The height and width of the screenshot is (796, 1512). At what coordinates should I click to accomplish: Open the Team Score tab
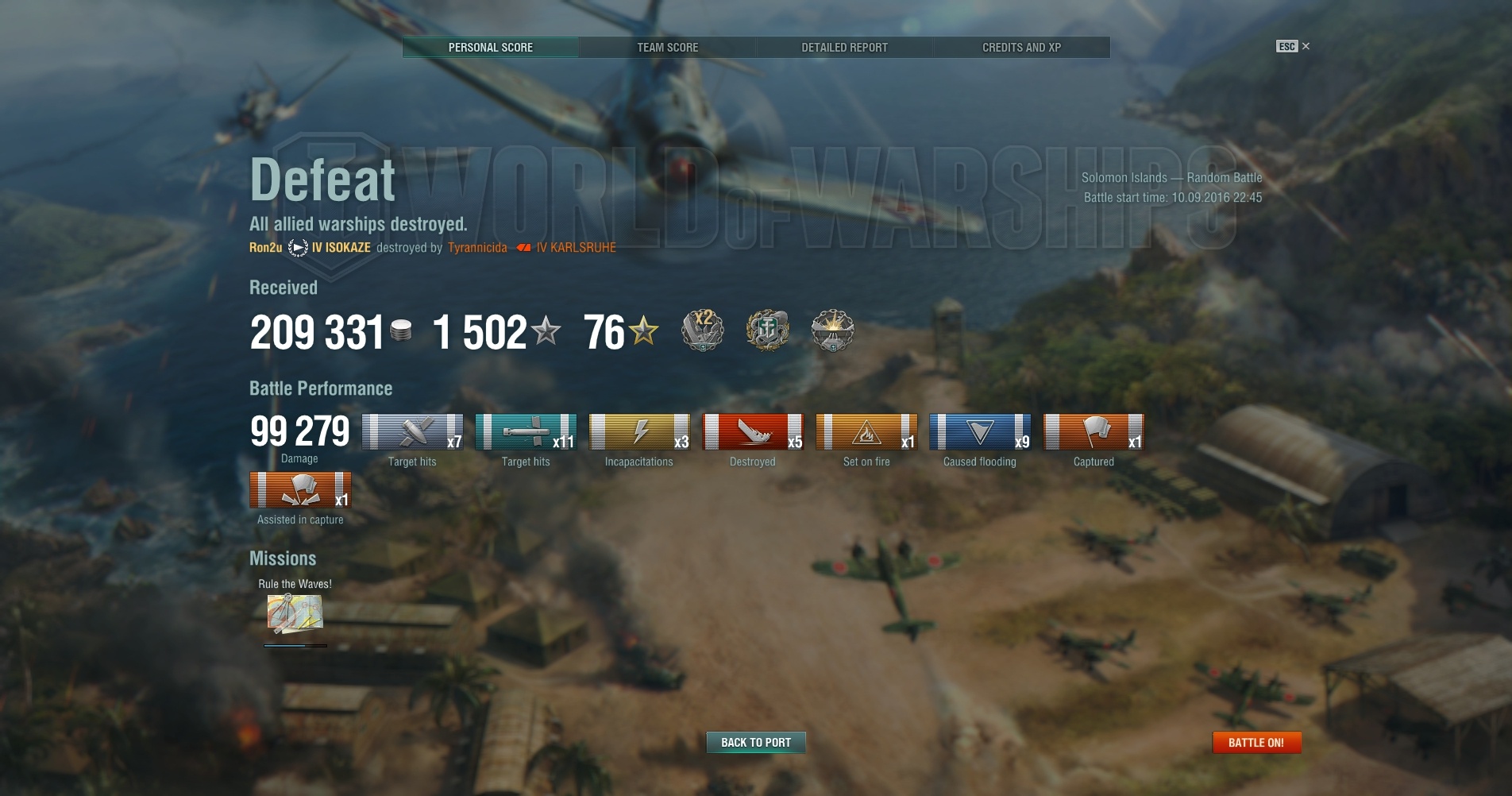pos(667,48)
